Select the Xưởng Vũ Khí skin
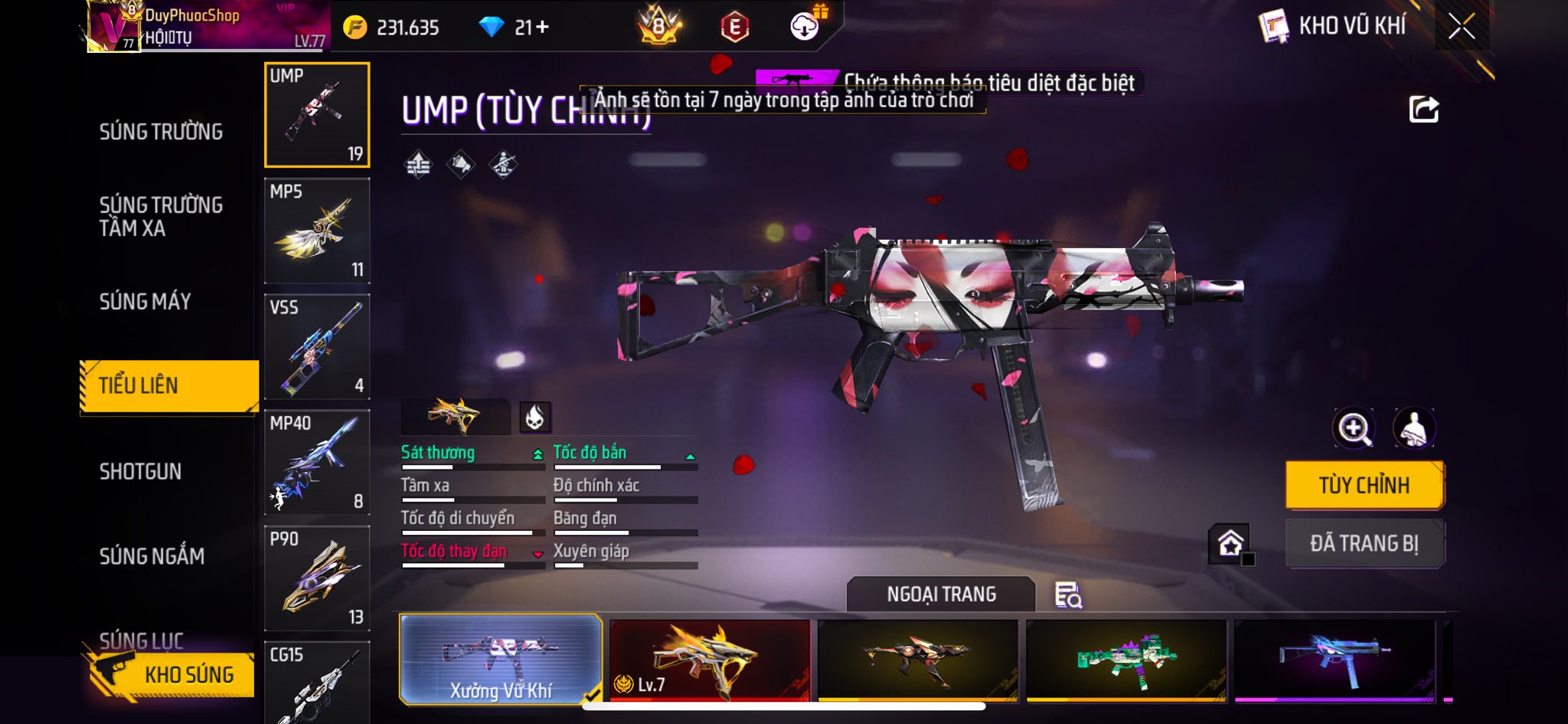Image resolution: width=1568 pixels, height=724 pixels. pyautogui.click(x=501, y=660)
